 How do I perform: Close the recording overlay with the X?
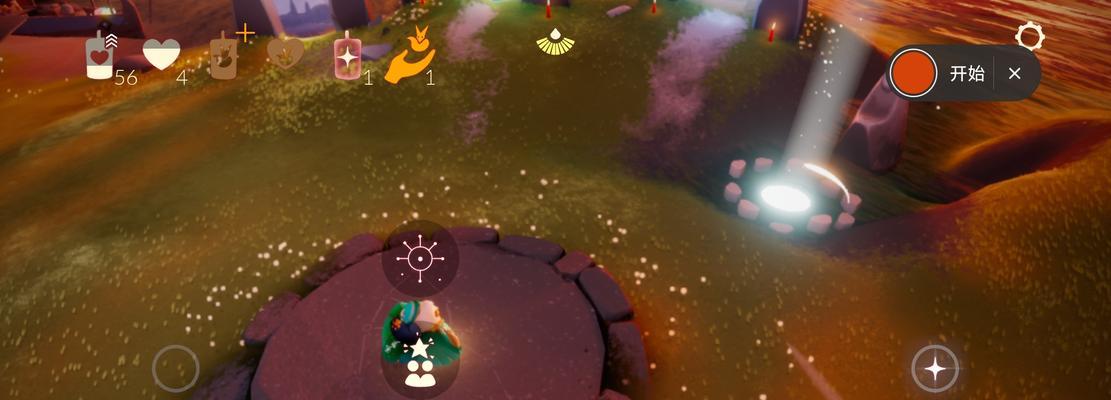[x=1014, y=74]
